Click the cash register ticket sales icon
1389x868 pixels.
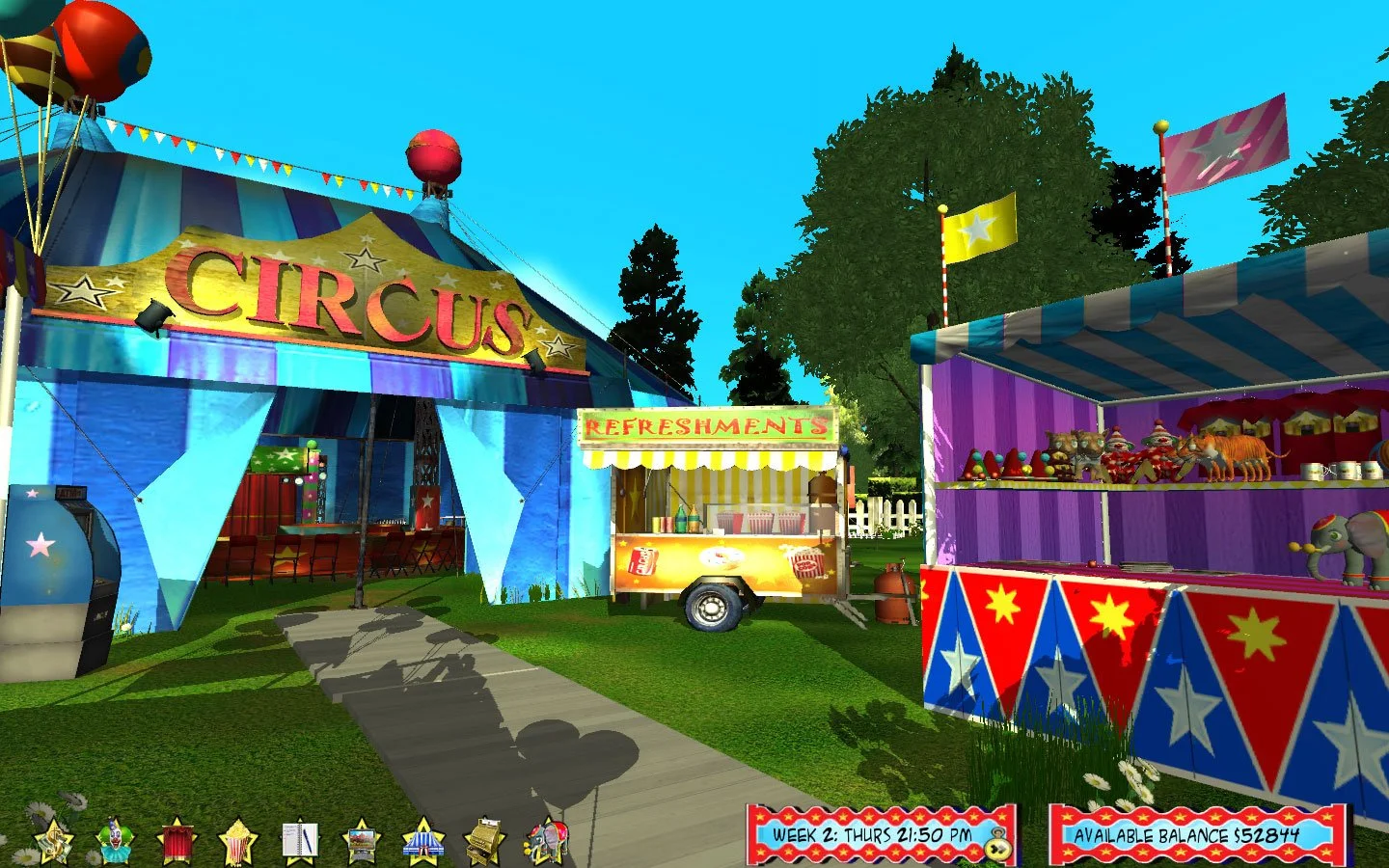pyautogui.click(x=483, y=839)
